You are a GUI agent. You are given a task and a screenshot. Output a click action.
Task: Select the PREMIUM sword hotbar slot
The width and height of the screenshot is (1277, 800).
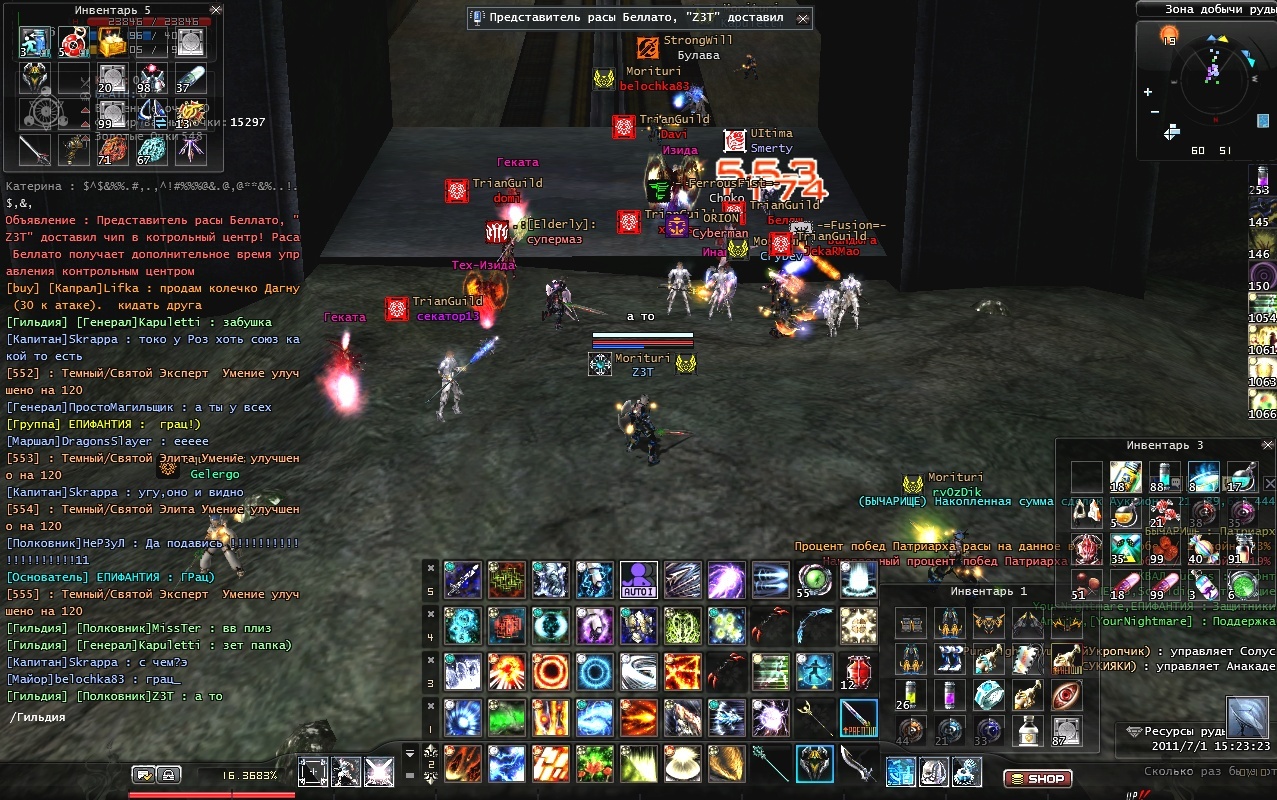(858, 718)
